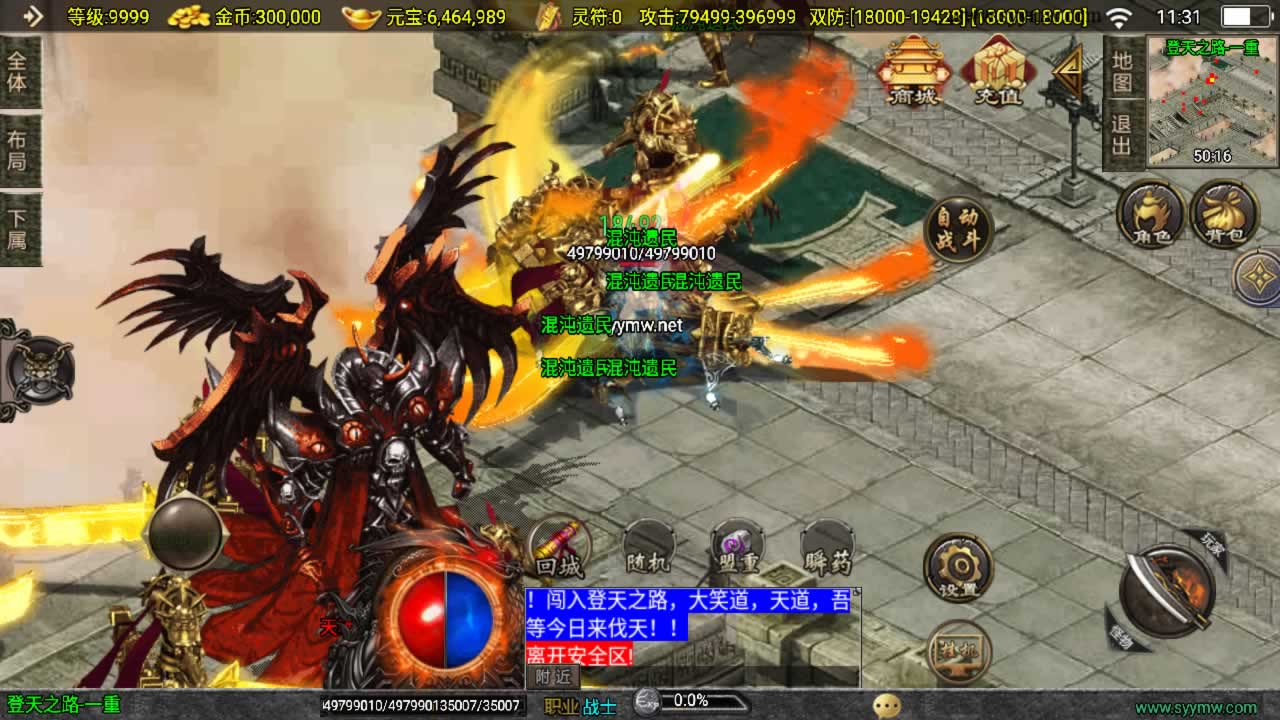Activate the 随机 random teleport slot
This screenshot has width=1280, height=720.
pyautogui.click(x=648, y=548)
